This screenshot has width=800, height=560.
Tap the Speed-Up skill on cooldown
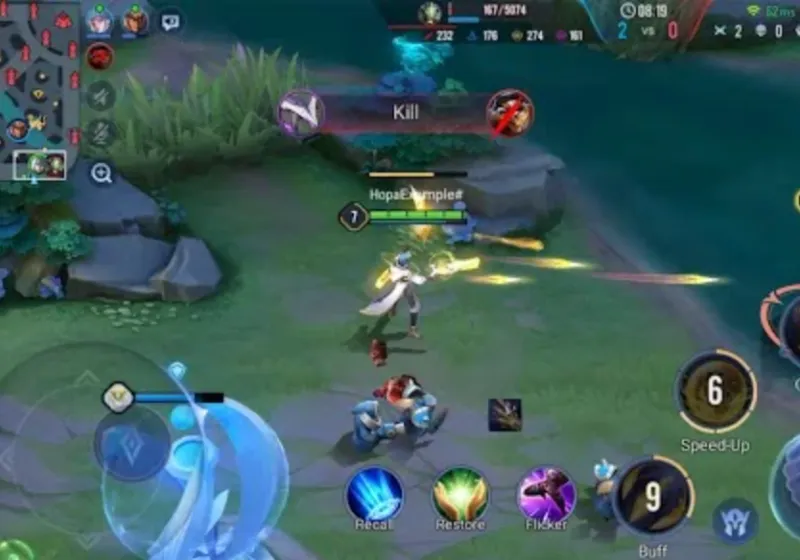715,392
